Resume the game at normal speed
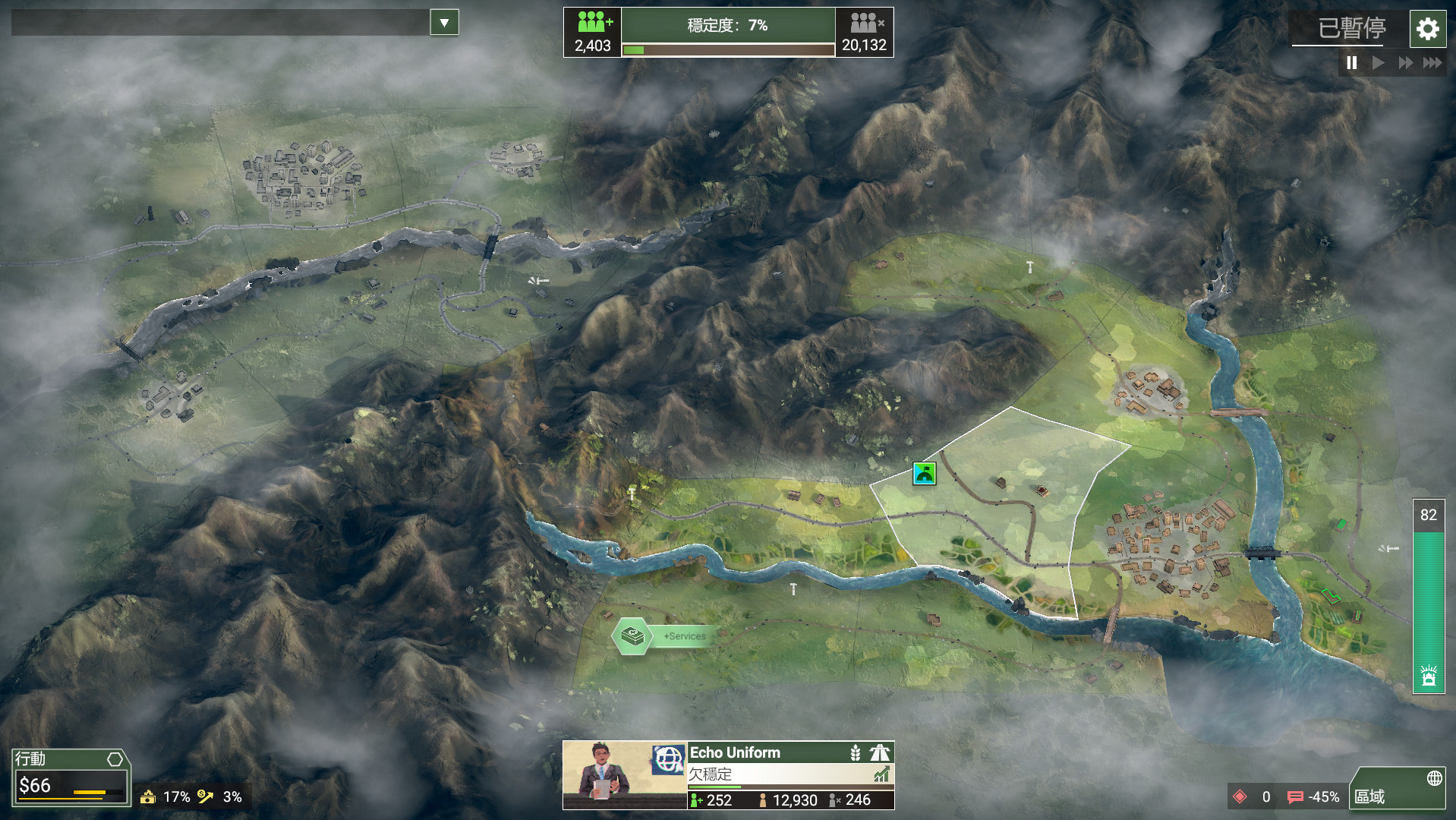1456x820 pixels. click(1378, 63)
